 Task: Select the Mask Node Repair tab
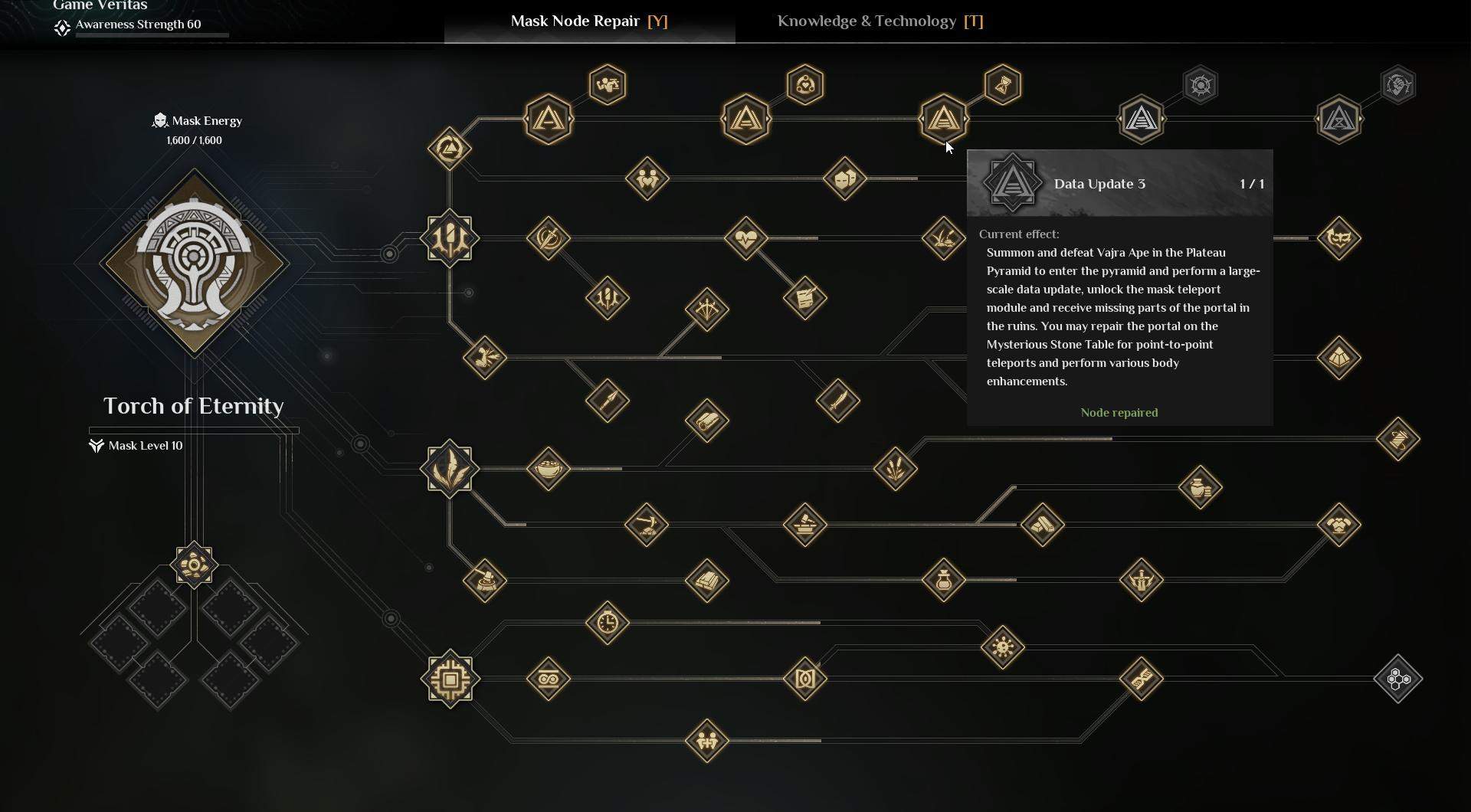pyautogui.click(x=589, y=21)
